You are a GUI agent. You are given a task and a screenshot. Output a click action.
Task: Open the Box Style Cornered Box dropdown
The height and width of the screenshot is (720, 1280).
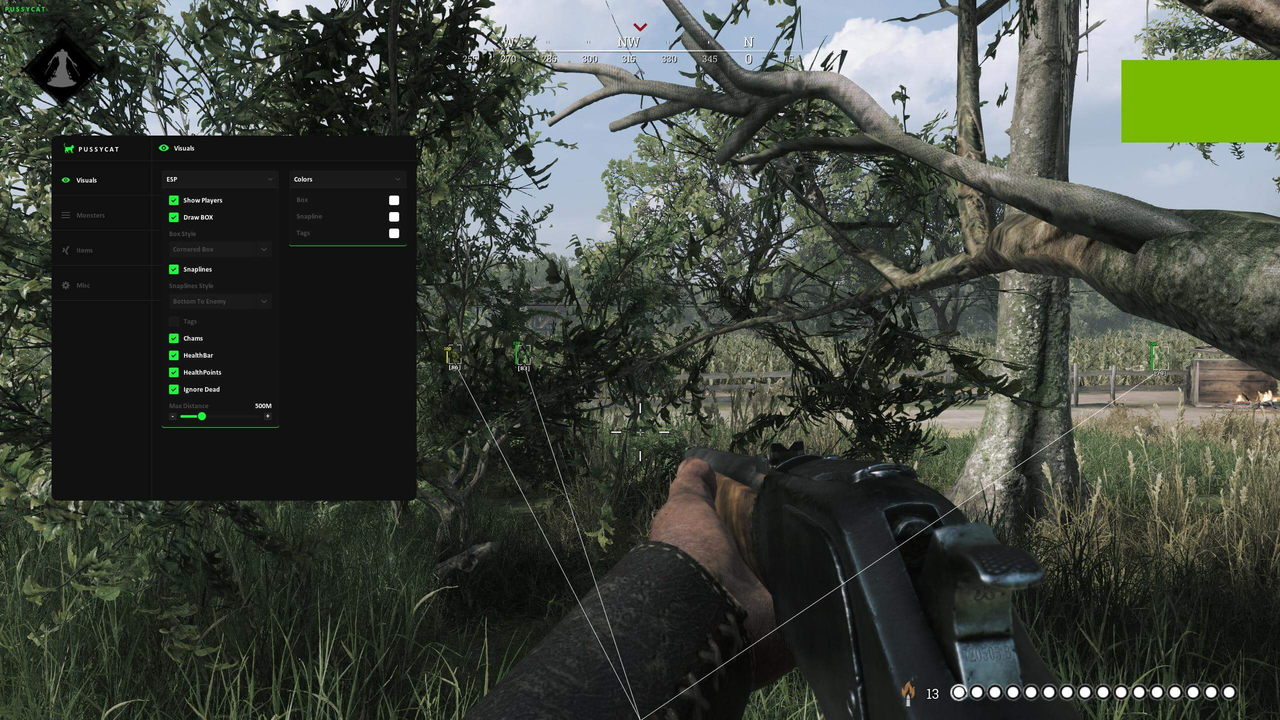(220, 249)
